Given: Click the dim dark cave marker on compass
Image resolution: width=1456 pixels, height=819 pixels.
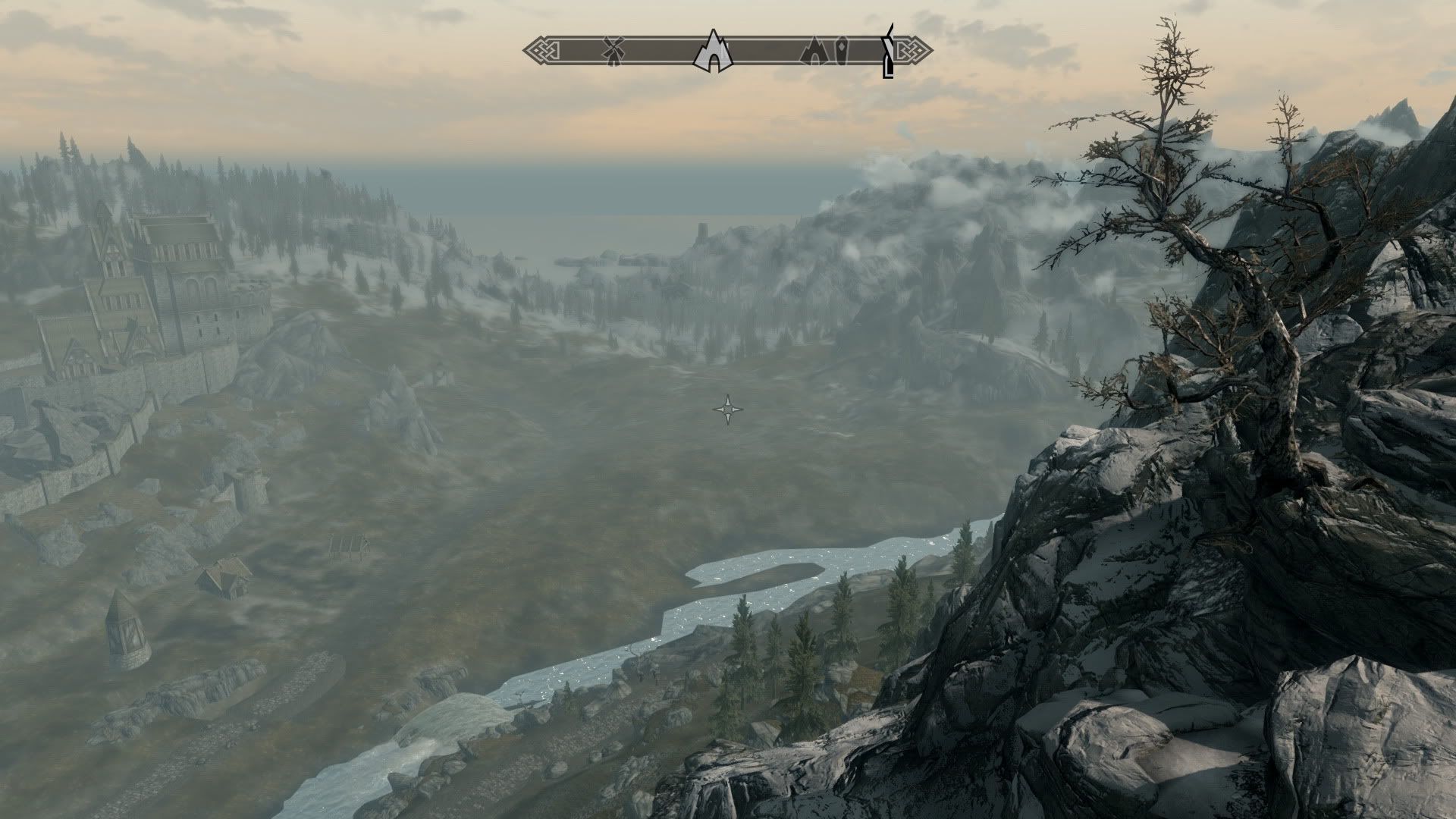Looking at the screenshot, I should pos(814,52).
